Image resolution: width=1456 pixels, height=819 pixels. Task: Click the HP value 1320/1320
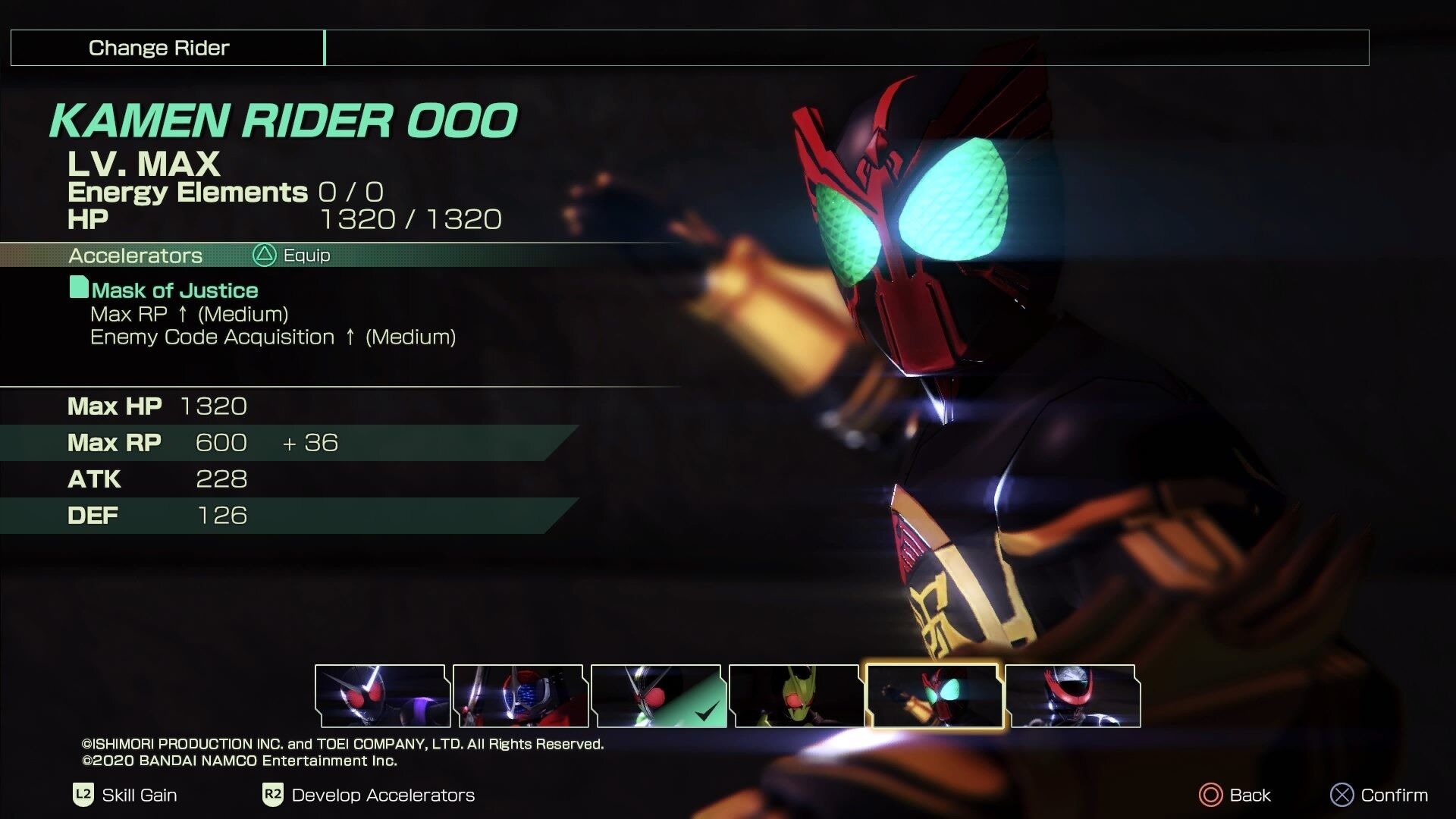[x=409, y=221]
